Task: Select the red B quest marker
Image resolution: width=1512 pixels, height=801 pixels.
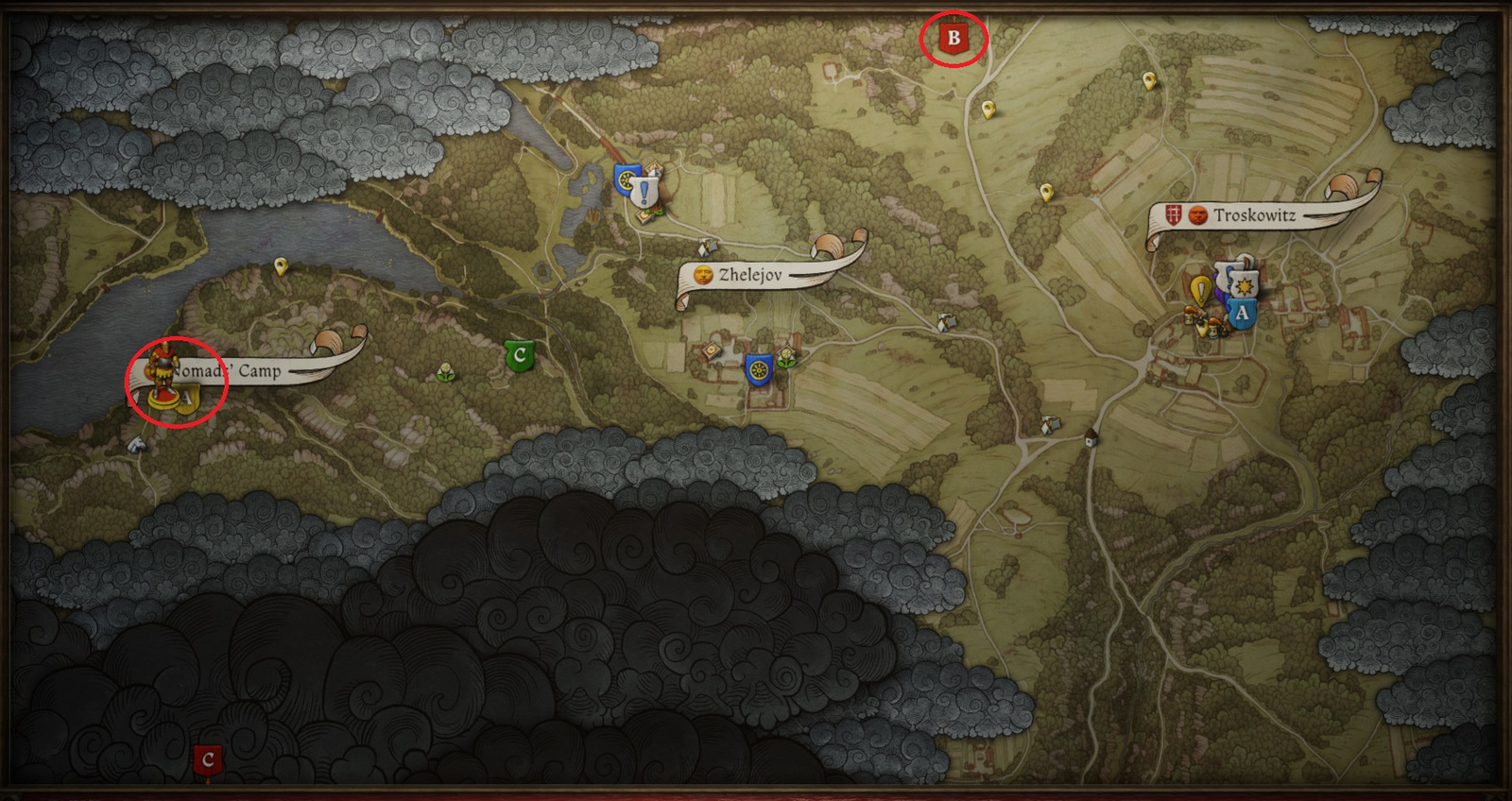Action: coord(953,39)
